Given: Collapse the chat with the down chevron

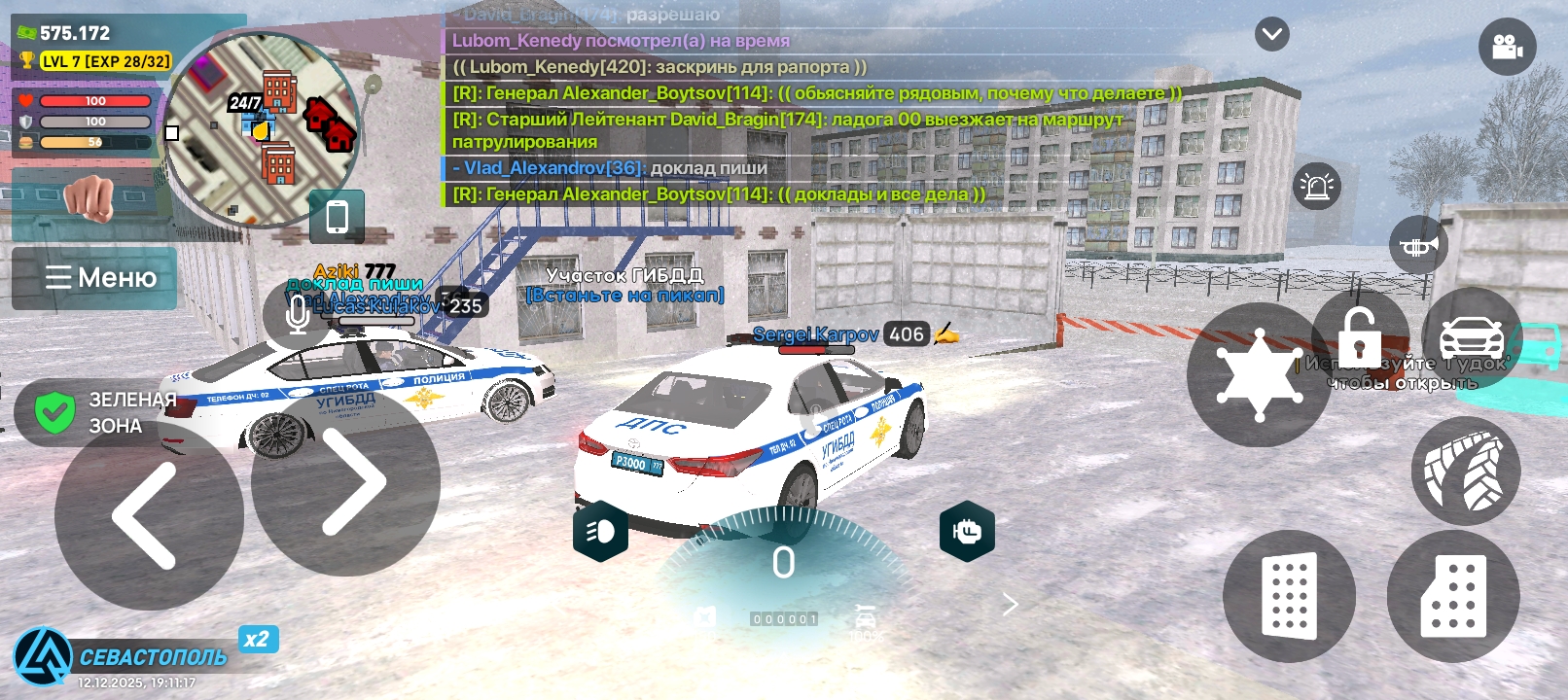Looking at the screenshot, I should coord(1271,35).
